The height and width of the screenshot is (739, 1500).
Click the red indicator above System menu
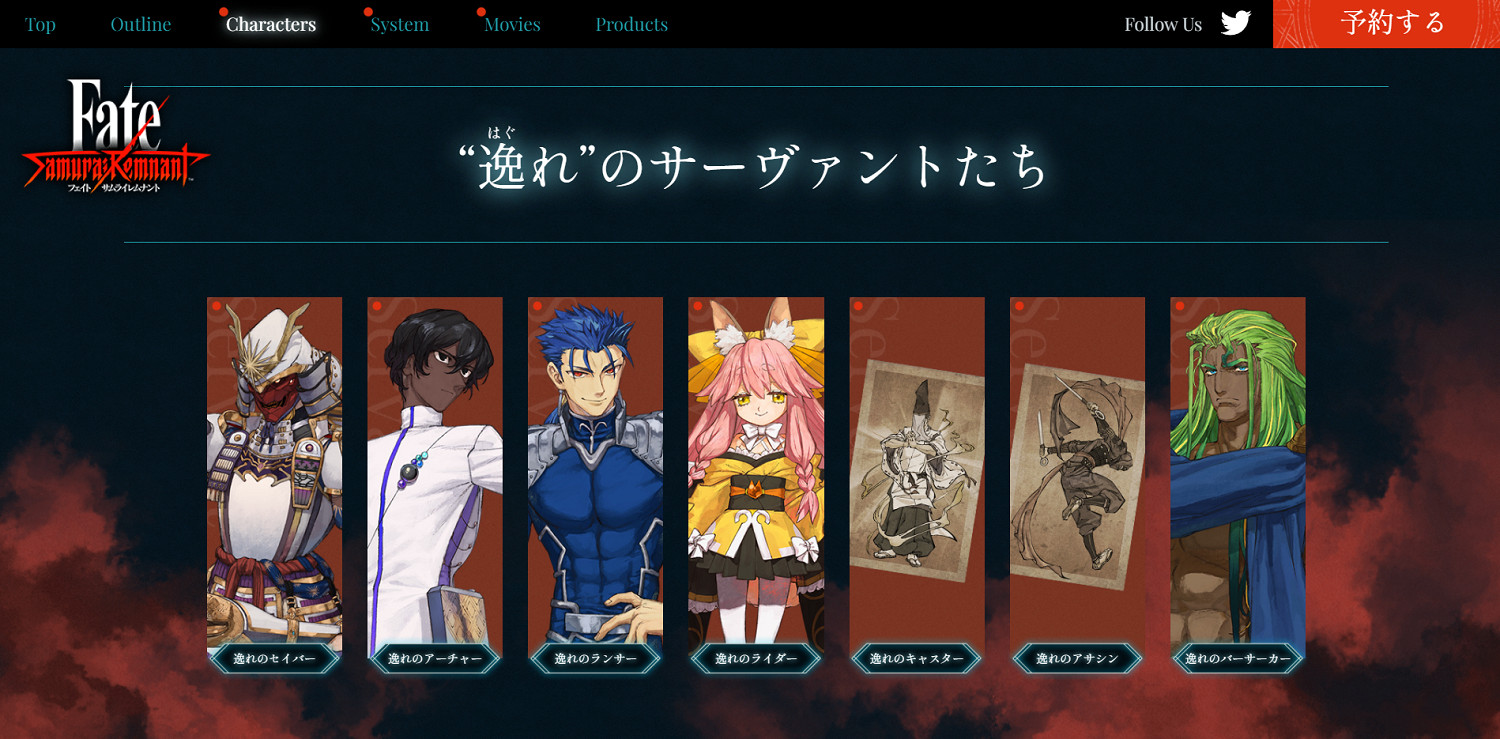367,13
